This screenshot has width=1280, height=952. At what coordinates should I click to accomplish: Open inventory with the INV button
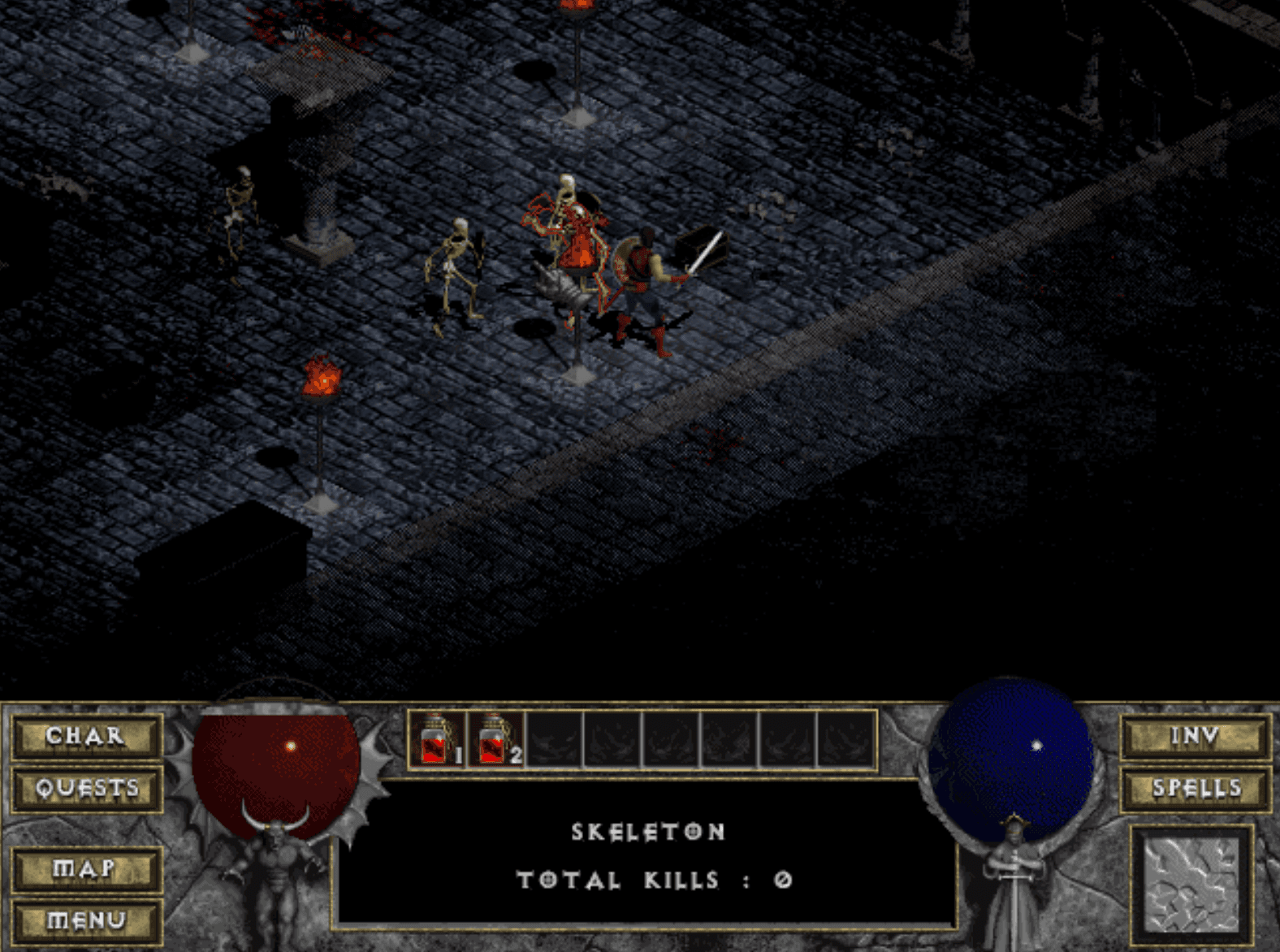point(1194,736)
